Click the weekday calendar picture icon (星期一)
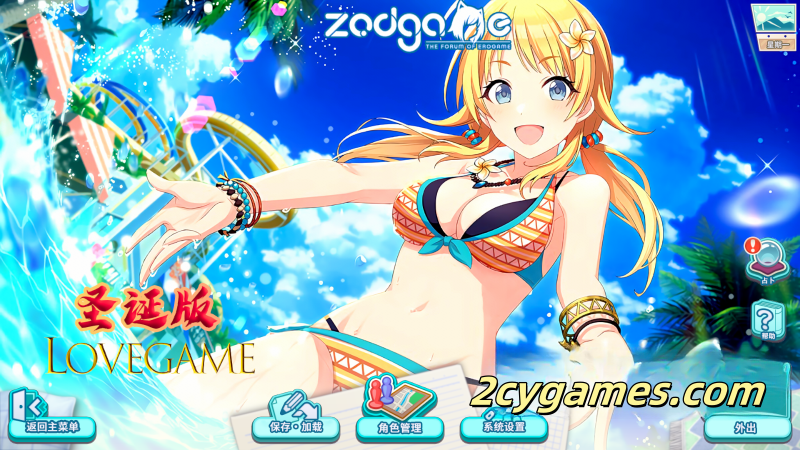This screenshot has width=800, height=450. [773, 25]
